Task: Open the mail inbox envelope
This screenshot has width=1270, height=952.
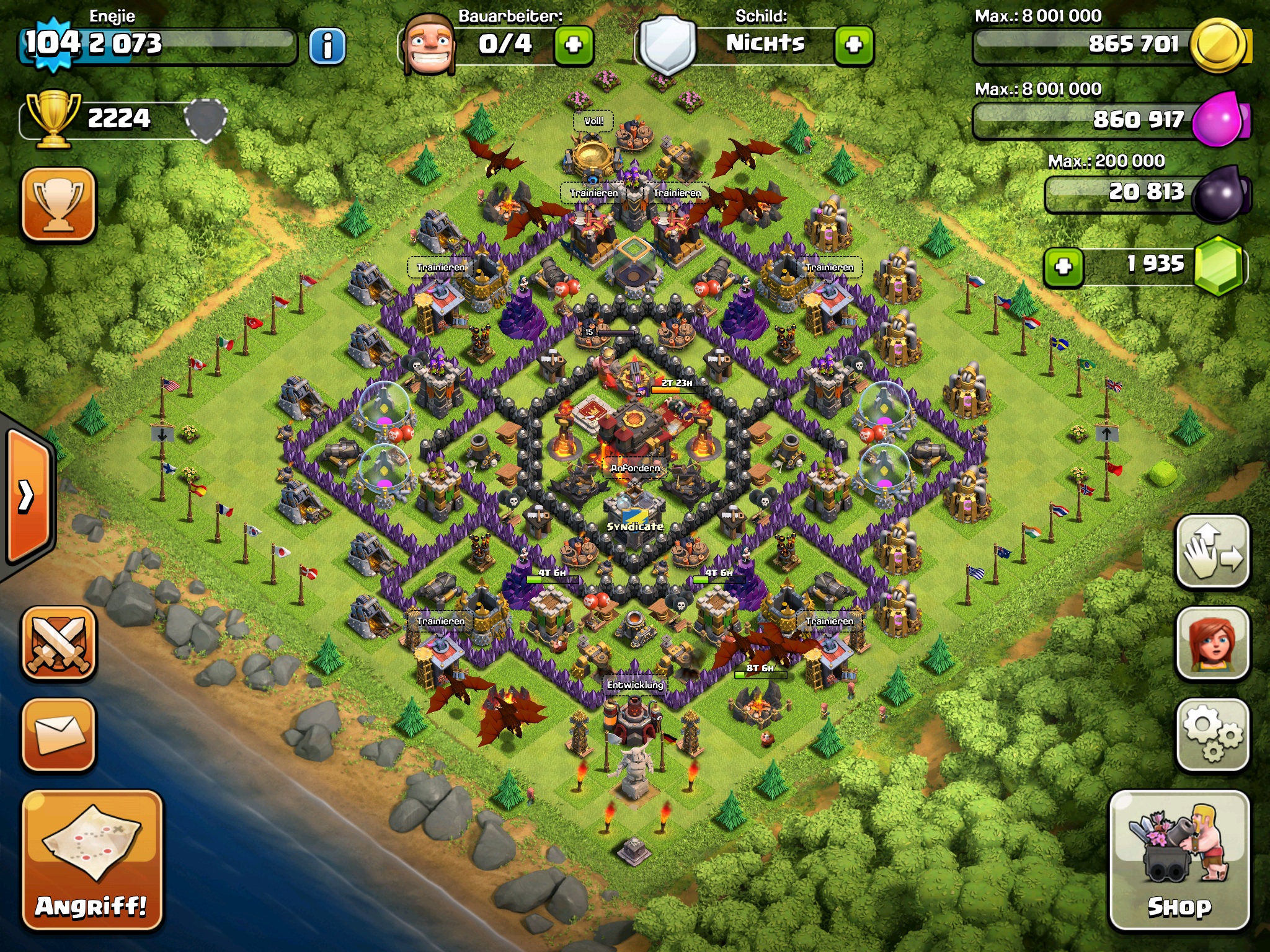Action: coord(59,734)
